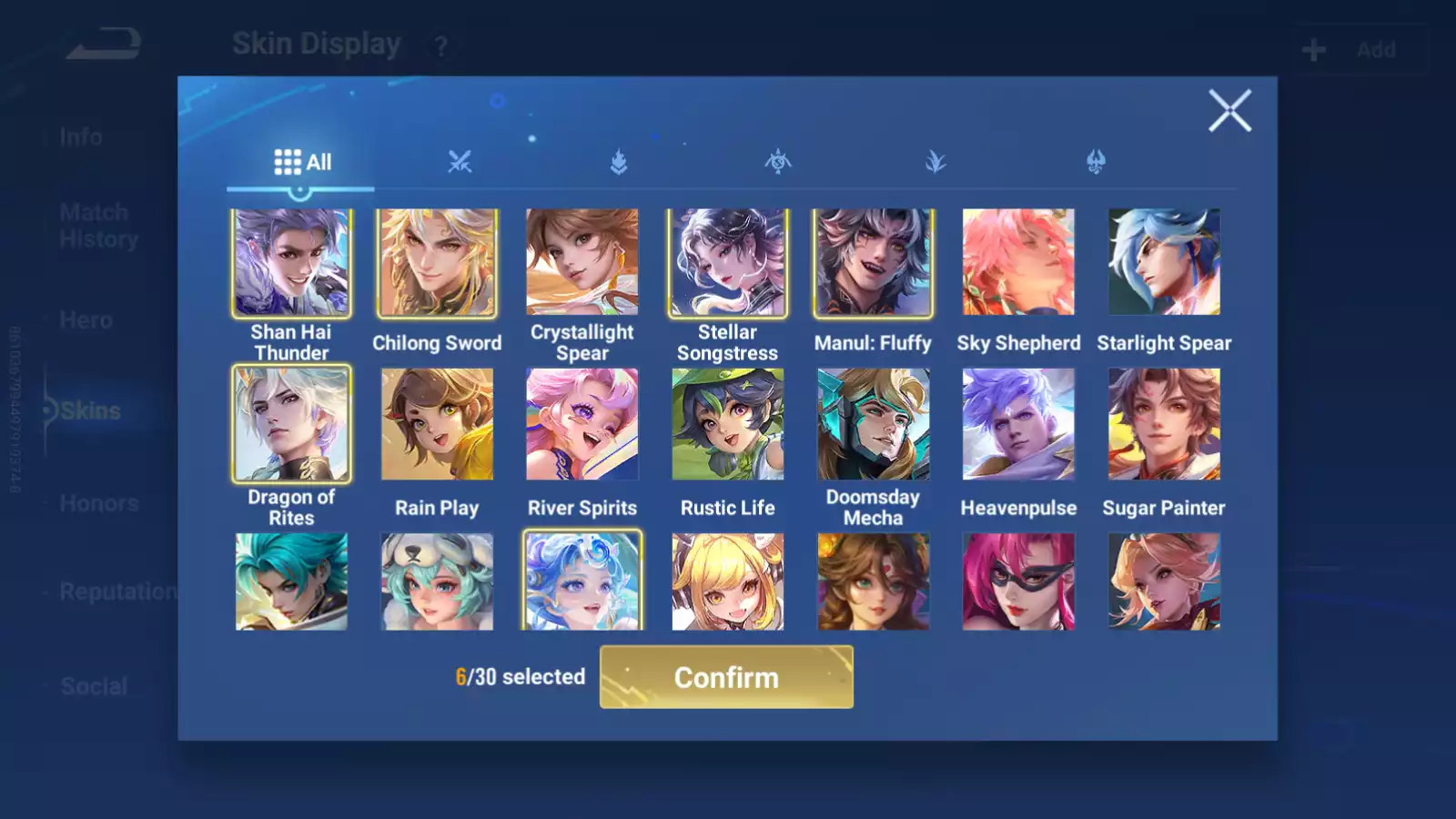Viewport: 1456px width, 819px height.
Task: Close the skin selection dialog
Action: click(x=1229, y=111)
